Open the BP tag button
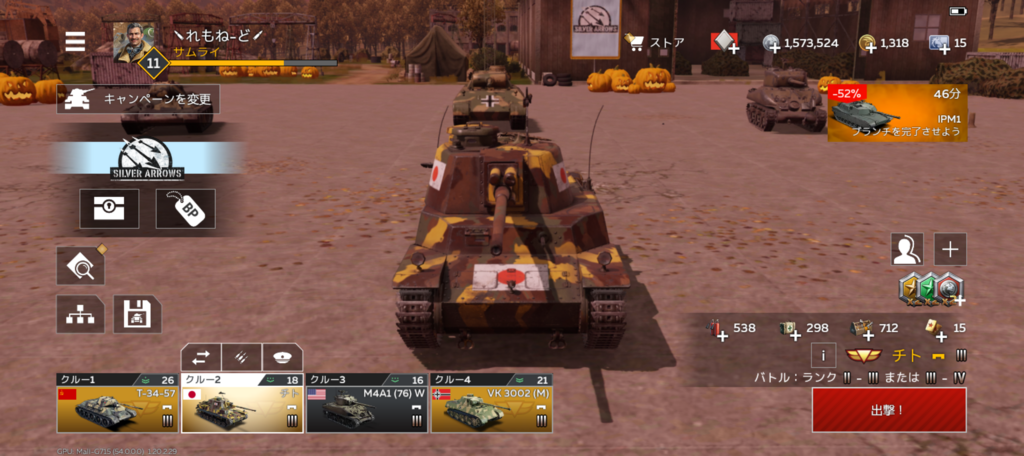This screenshot has height=456, width=1024. coord(185,209)
